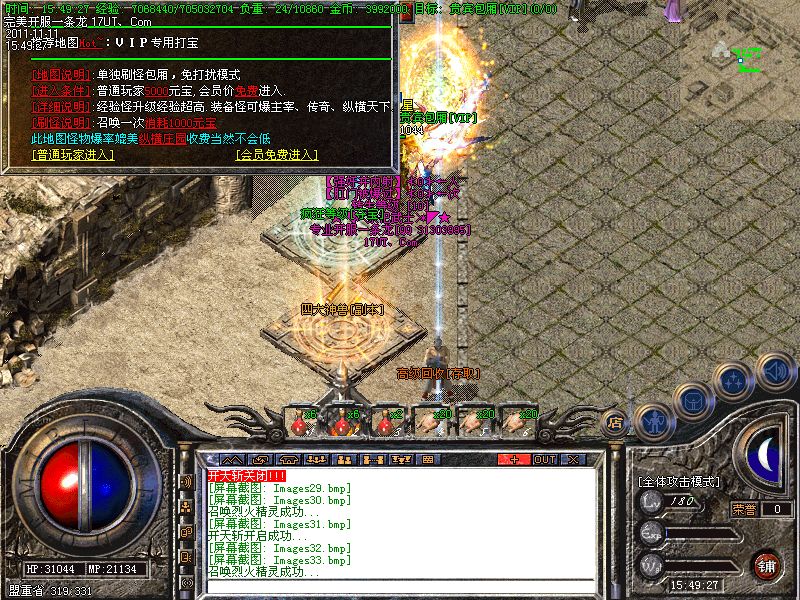Open the blue bag round button
The image size is (800, 600).
click(x=692, y=400)
